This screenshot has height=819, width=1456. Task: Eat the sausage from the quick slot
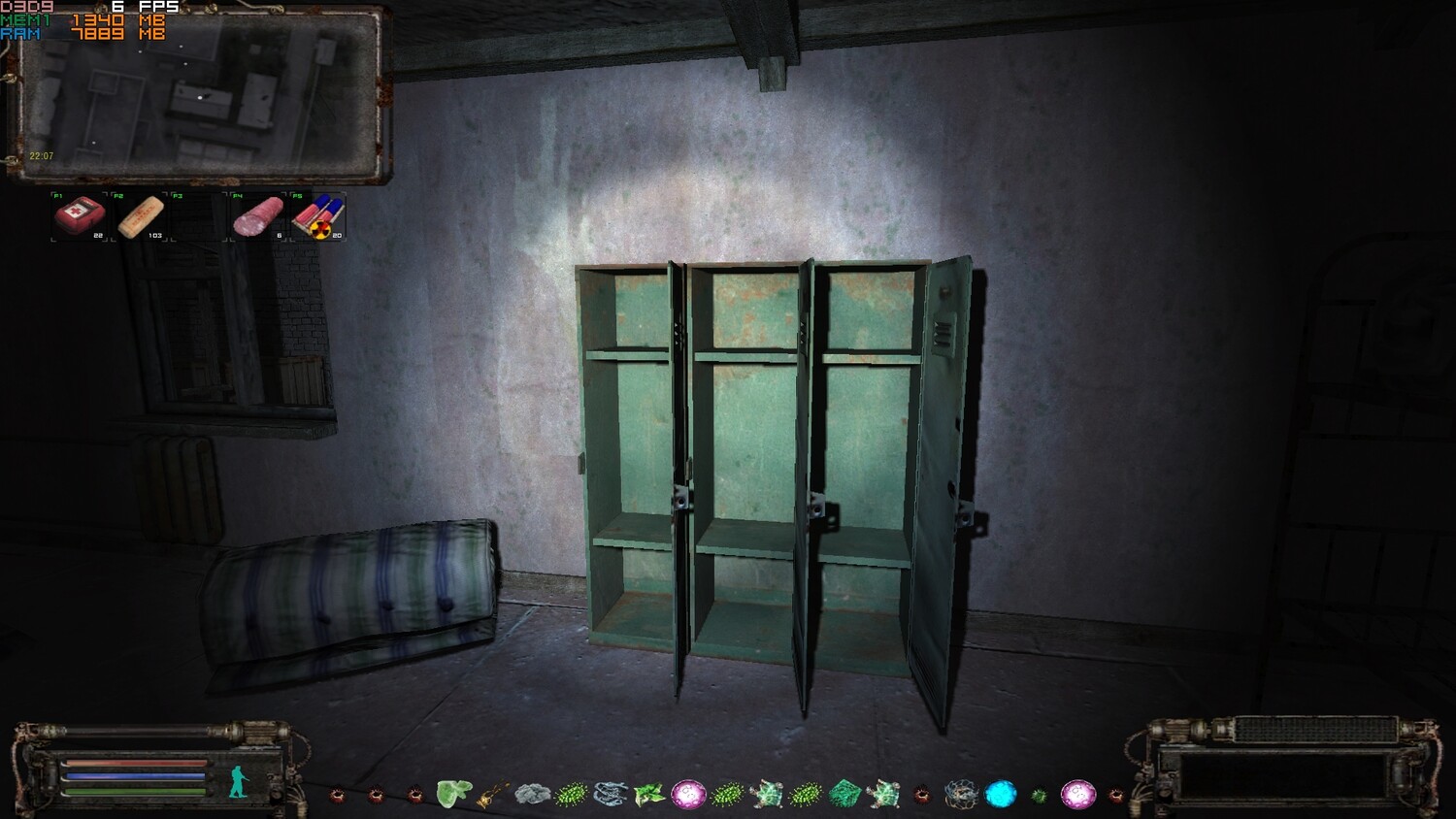[258, 215]
